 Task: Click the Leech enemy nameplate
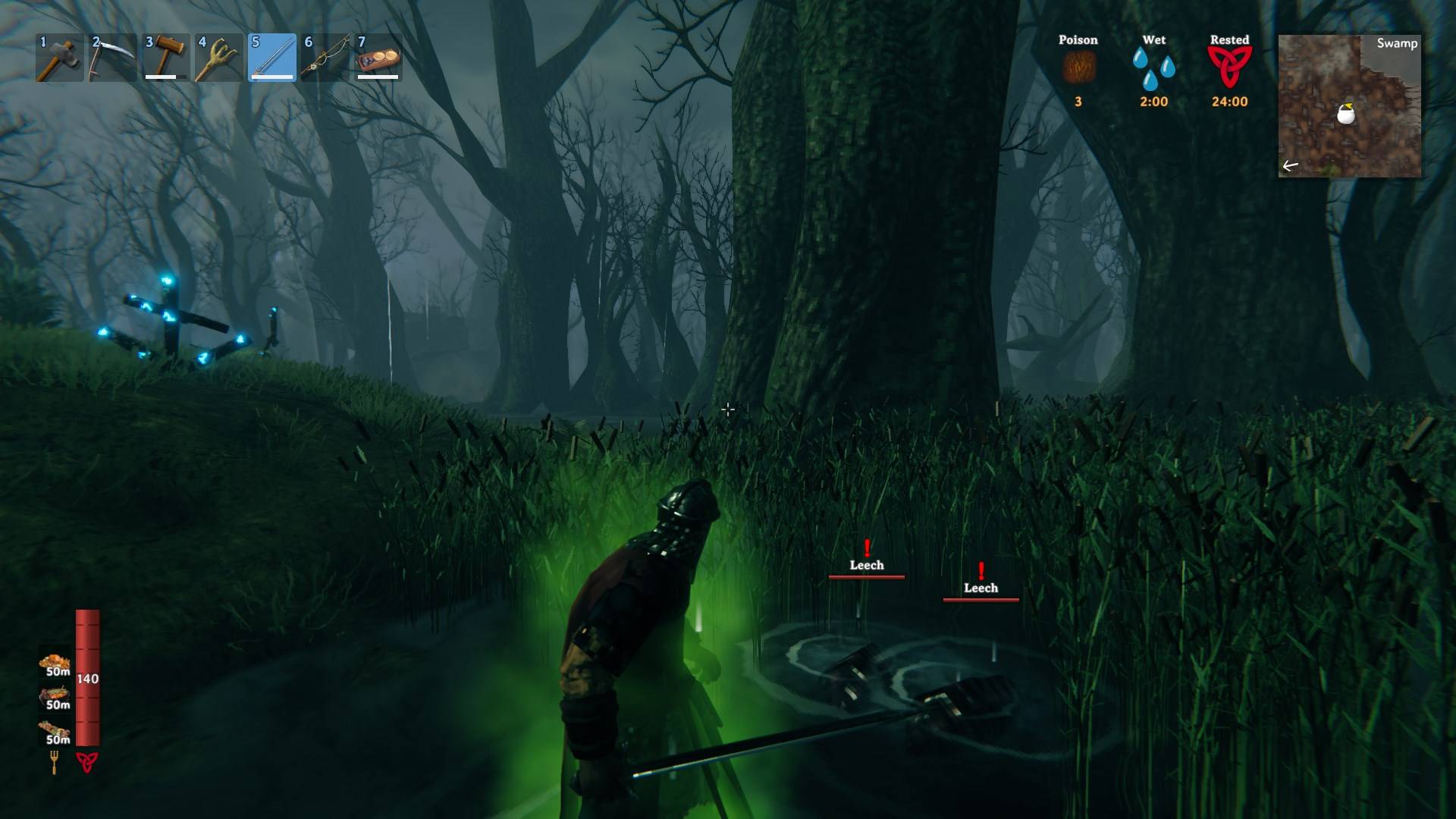pyautogui.click(x=867, y=565)
